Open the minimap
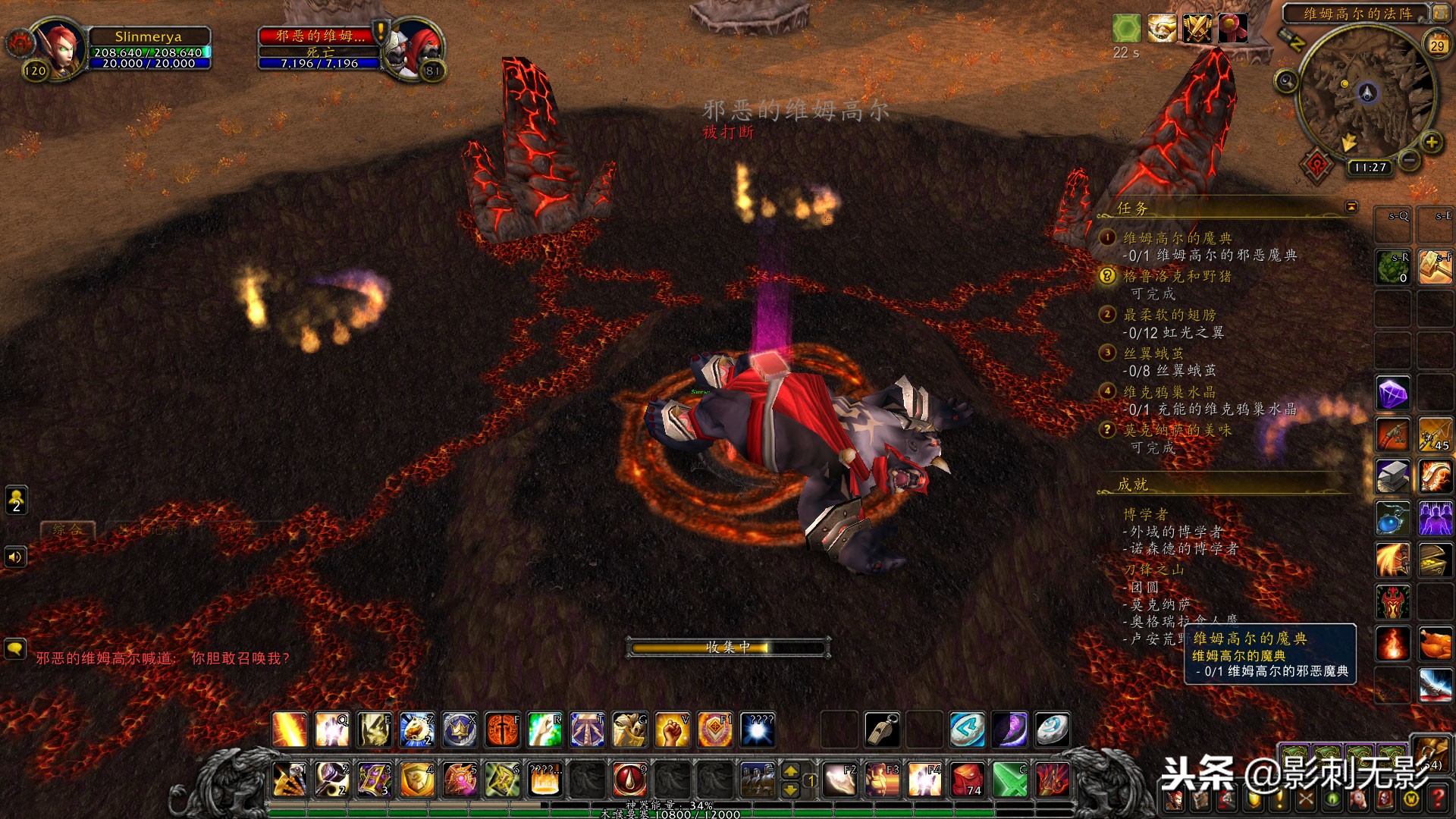Image resolution: width=1456 pixels, height=819 pixels. coord(1367,94)
